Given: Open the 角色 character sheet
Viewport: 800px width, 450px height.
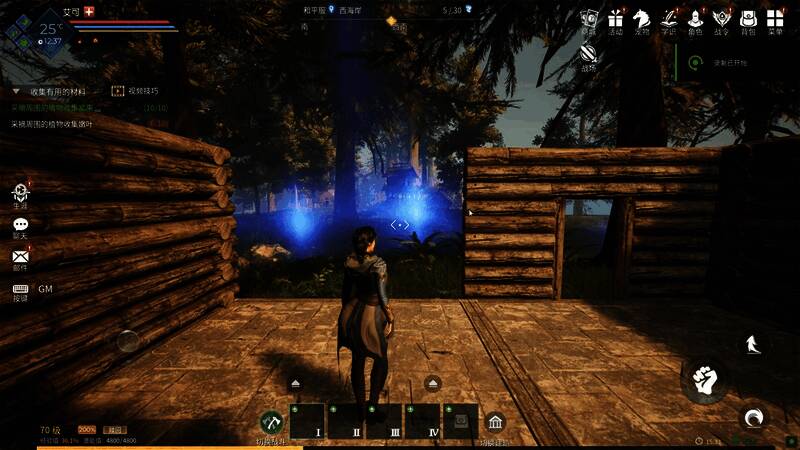Looking at the screenshot, I should click(x=695, y=19).
